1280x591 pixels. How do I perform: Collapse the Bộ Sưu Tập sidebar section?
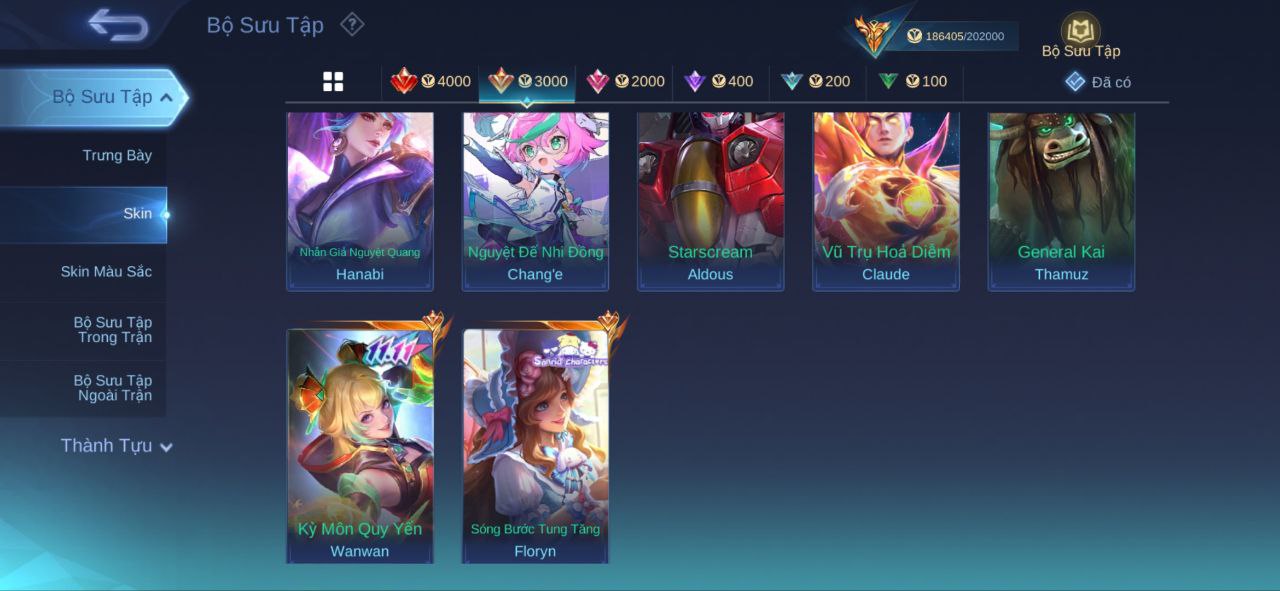coord(166,97)
